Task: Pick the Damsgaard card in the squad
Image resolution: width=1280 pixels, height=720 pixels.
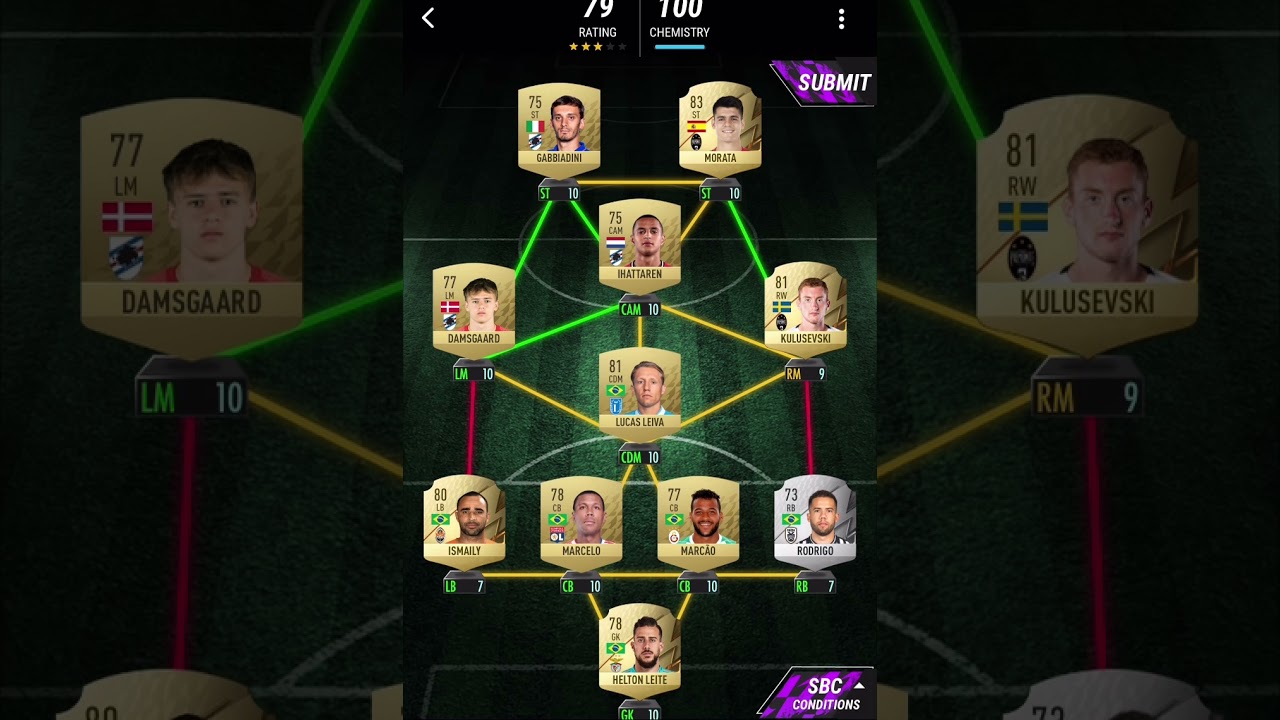Action: click(x=474, y=309)
